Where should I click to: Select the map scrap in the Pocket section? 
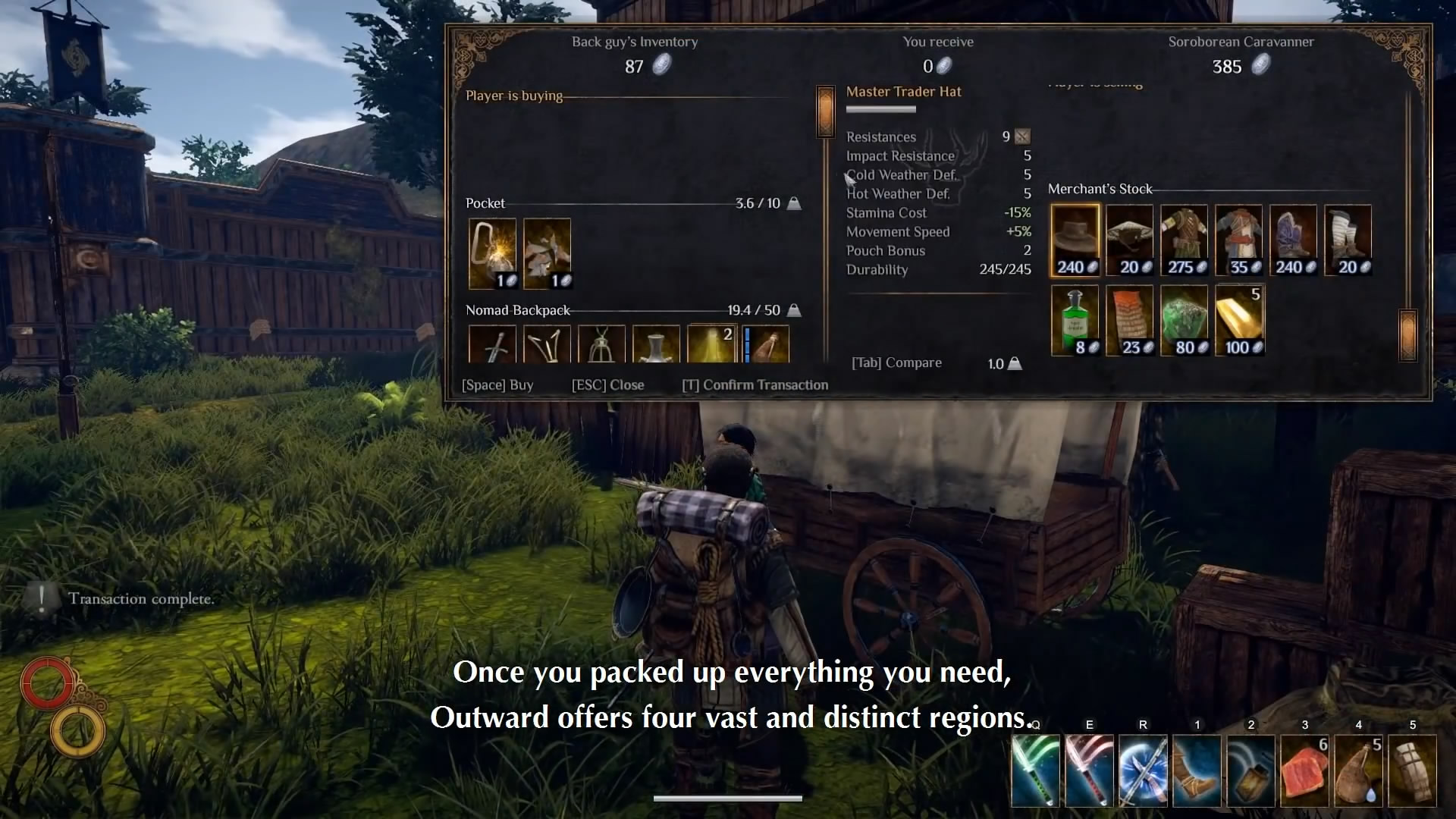547,253
